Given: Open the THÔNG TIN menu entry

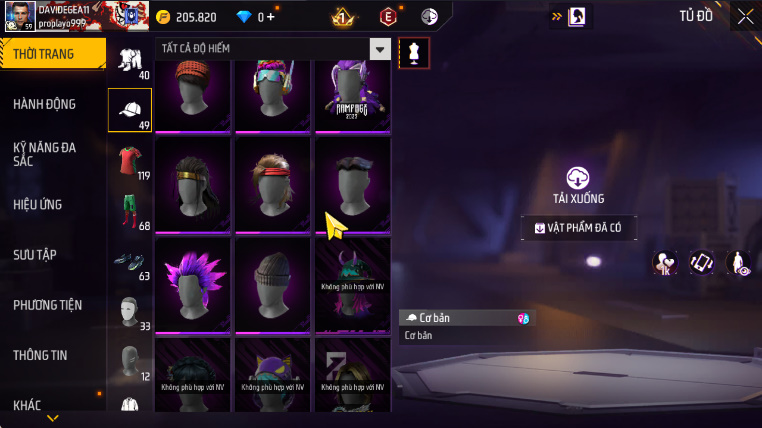Looking at the screenshot, I should 40,355.
